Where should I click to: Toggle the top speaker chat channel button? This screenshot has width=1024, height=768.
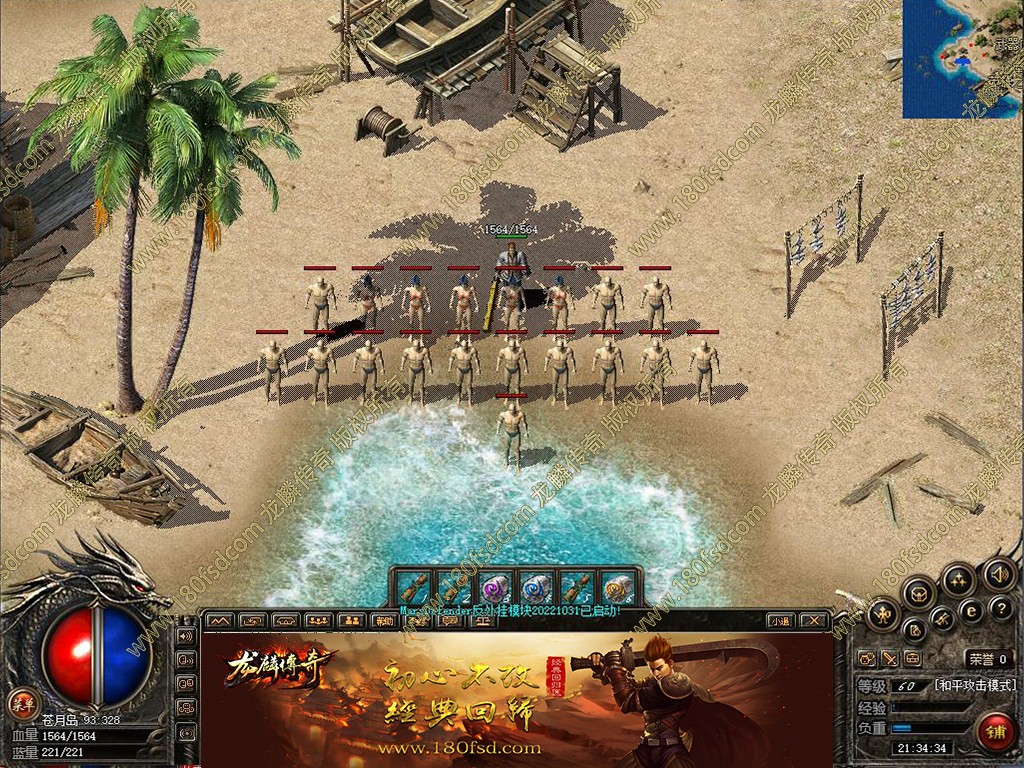point(186,635)
